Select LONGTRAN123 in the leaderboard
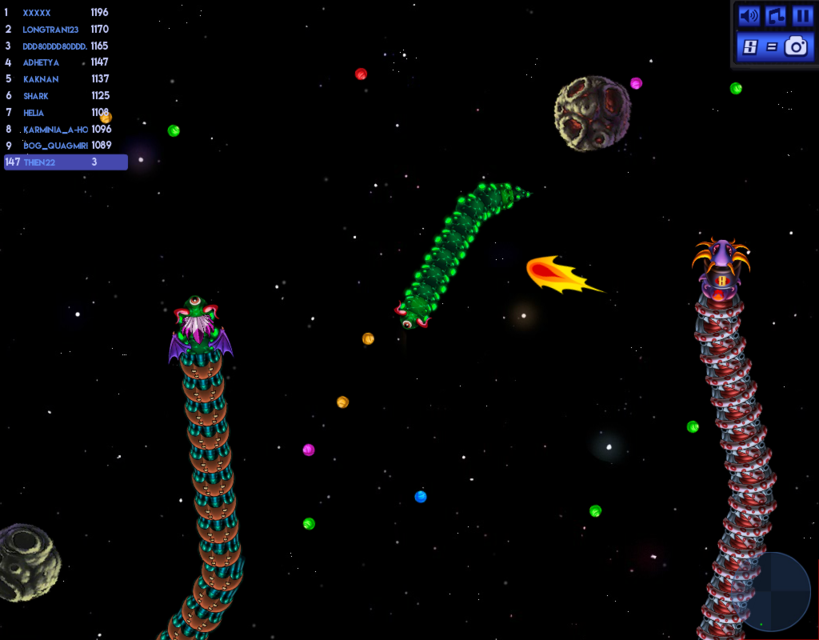819x640 pixels. (x=65, y=30)
